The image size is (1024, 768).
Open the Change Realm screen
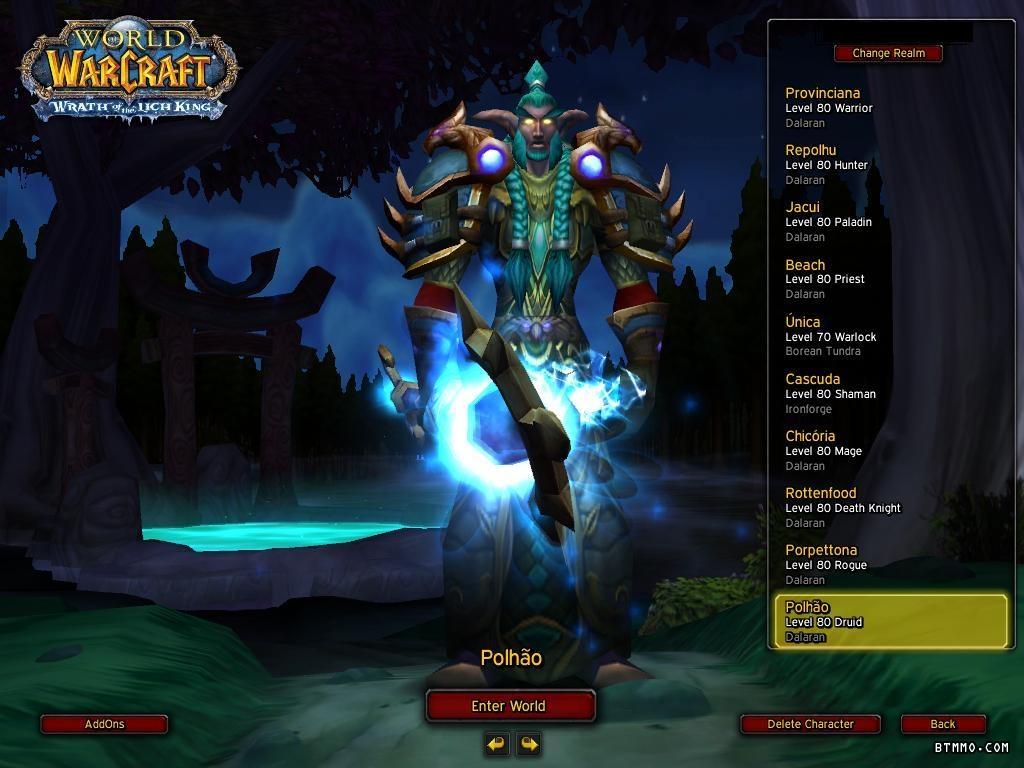click(888, 53)
